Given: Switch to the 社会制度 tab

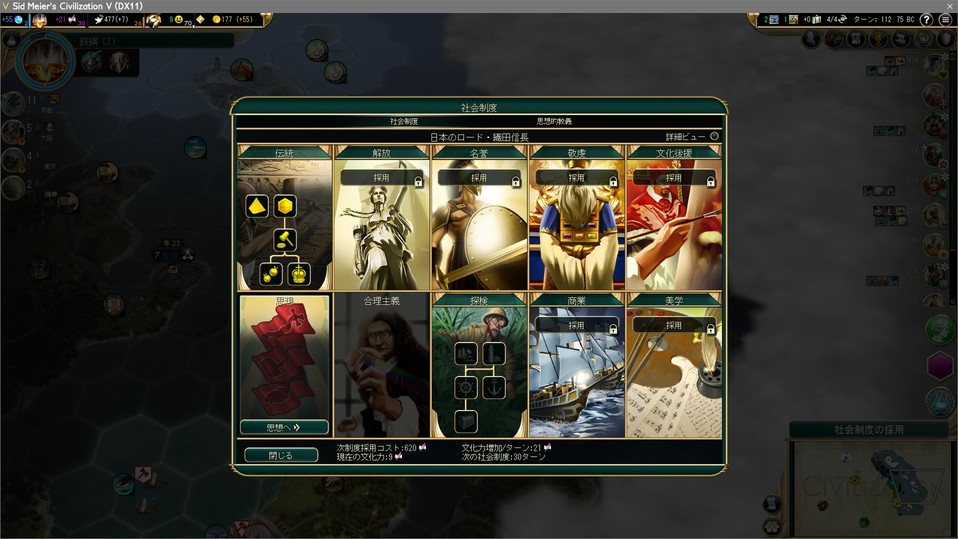Looking at the screenshot, I should click(x=404, y=121).
